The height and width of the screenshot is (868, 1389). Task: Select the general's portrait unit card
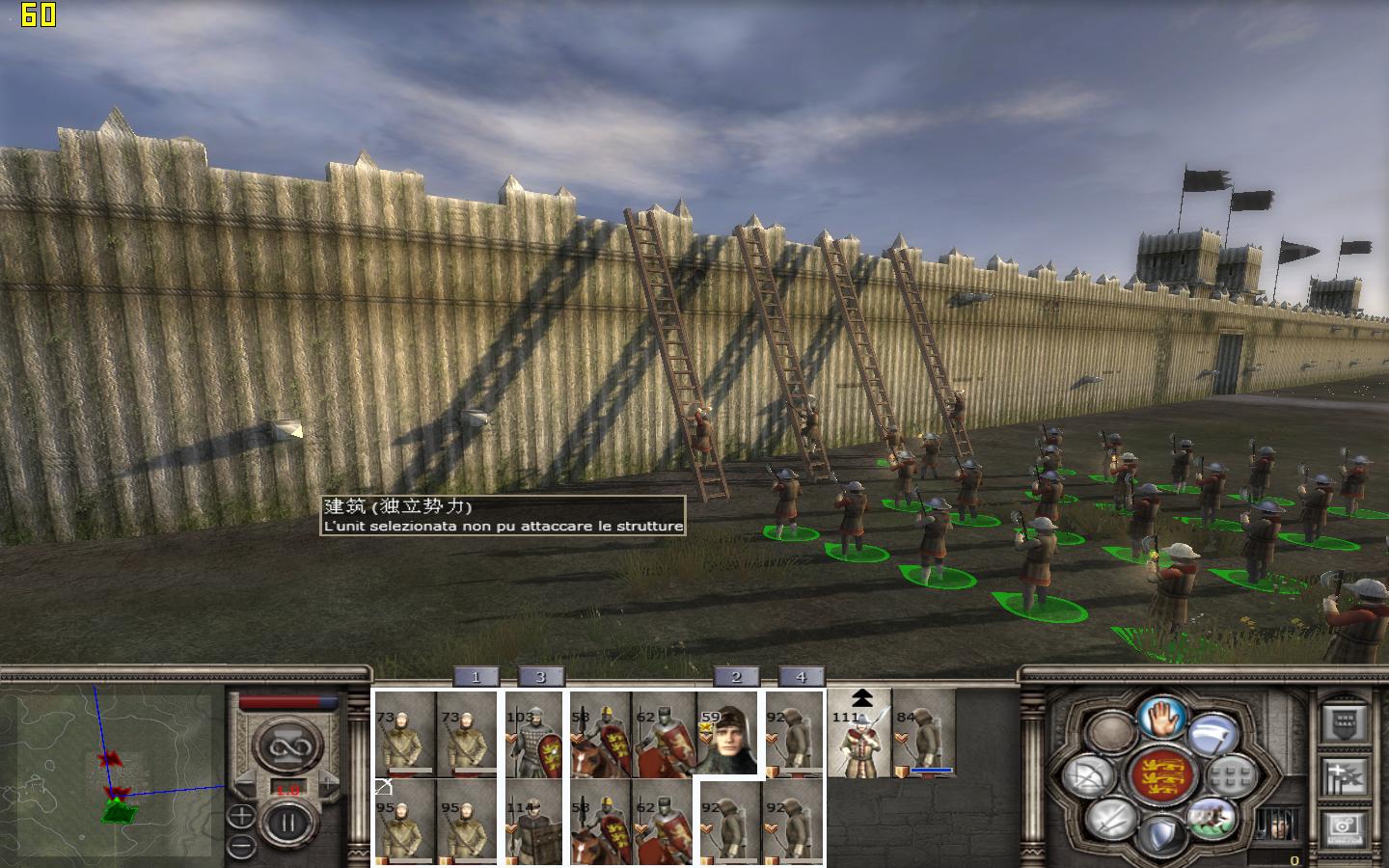point(728,735)
